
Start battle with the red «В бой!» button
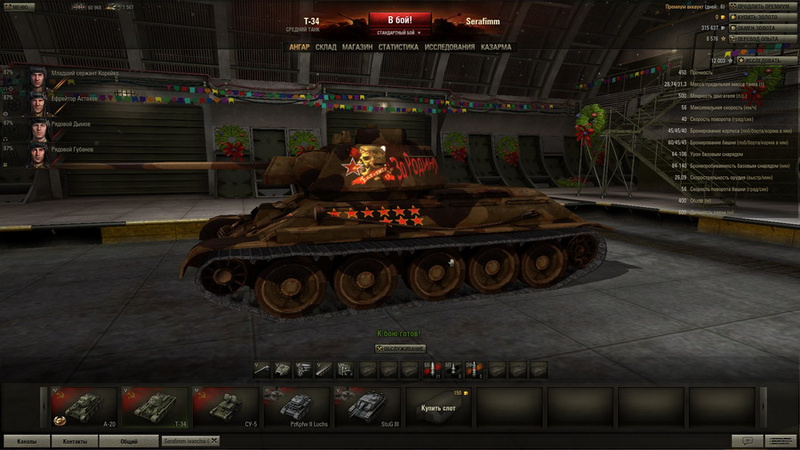[400, 19]
